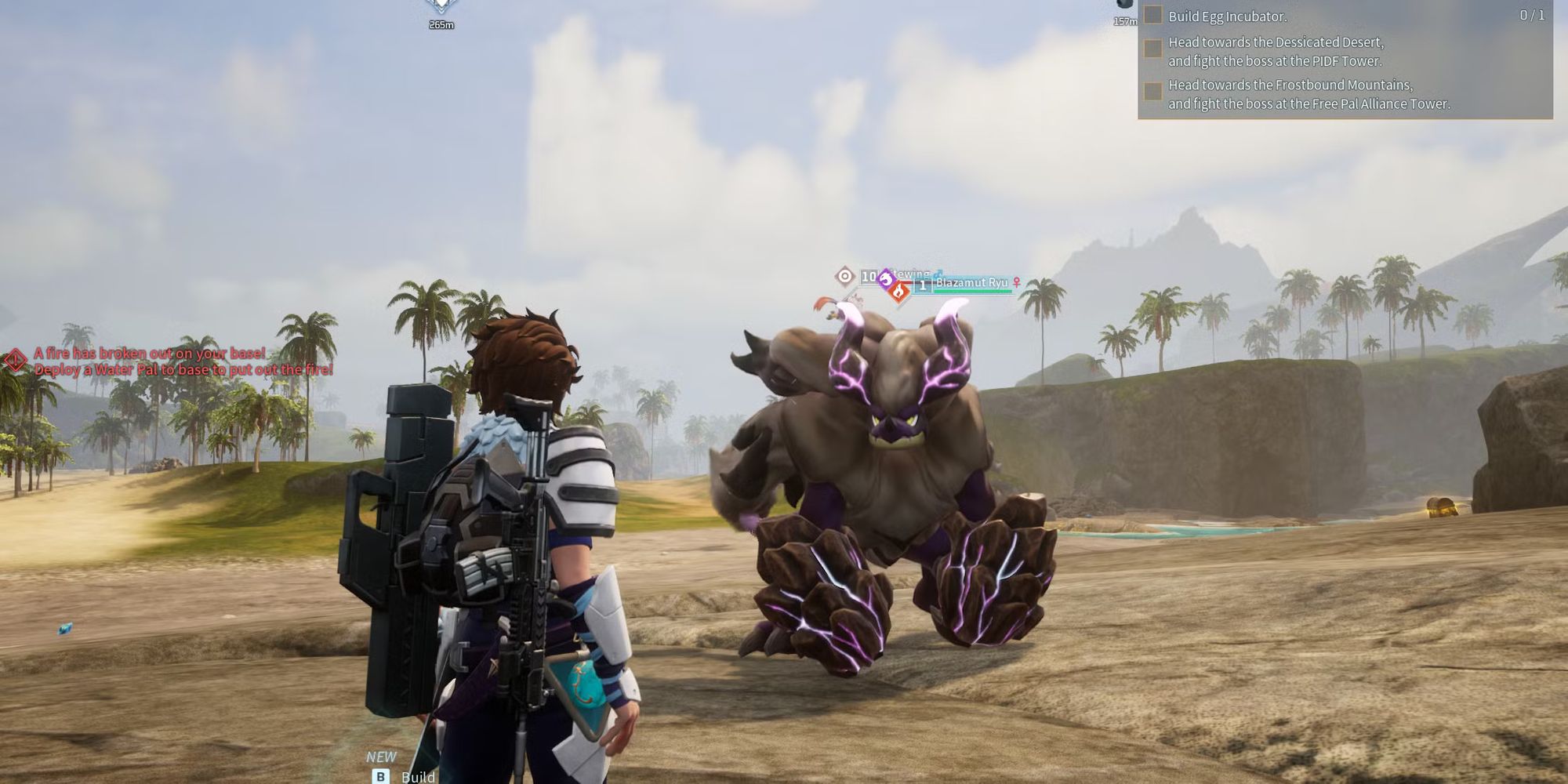Select the Dark element icon above Blazamut Ryu
Viewport: 1568px width, 784px height.
[x=886, y=278]
